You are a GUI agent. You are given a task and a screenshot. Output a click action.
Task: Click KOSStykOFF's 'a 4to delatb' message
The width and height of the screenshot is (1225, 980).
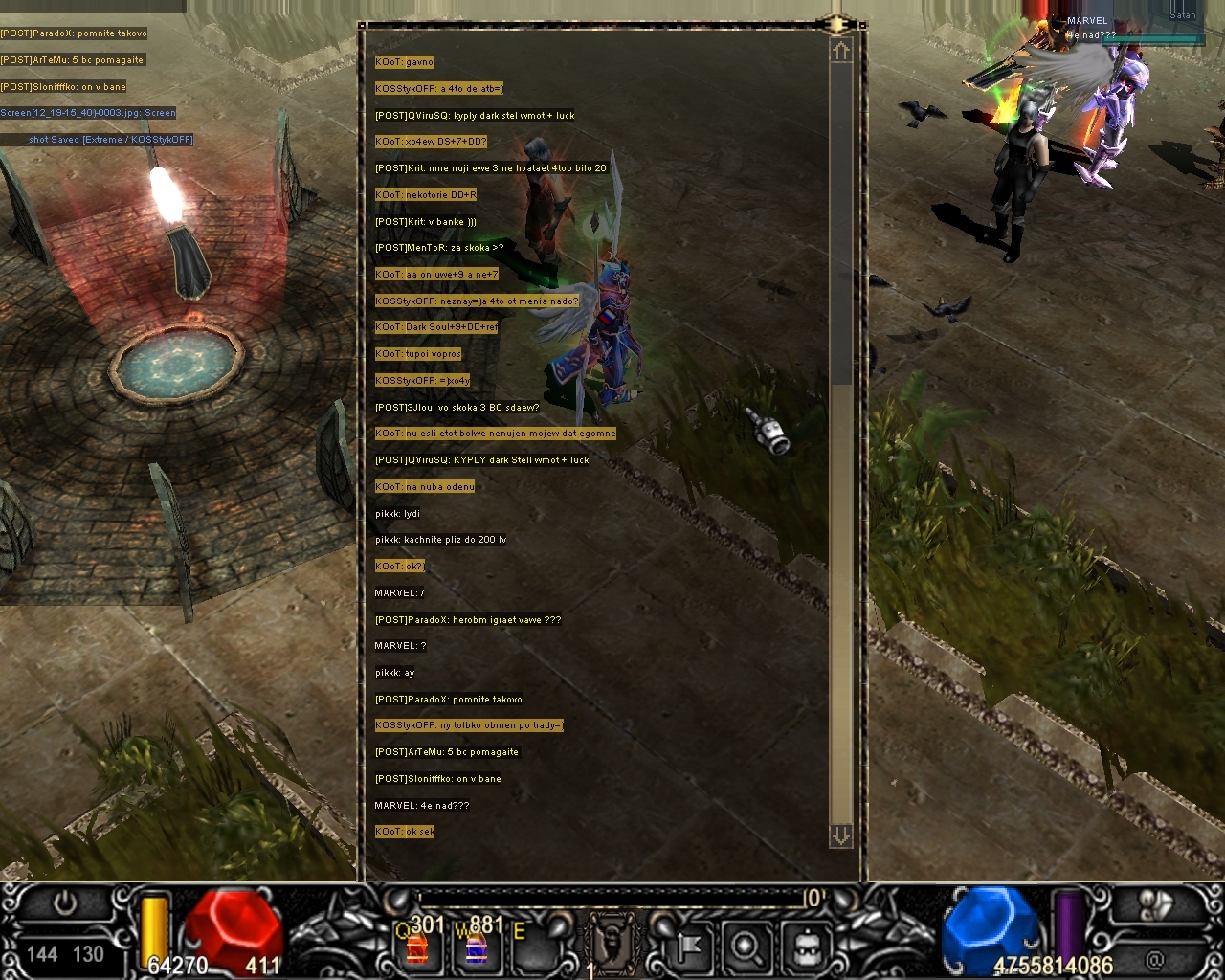pos(439,89)
